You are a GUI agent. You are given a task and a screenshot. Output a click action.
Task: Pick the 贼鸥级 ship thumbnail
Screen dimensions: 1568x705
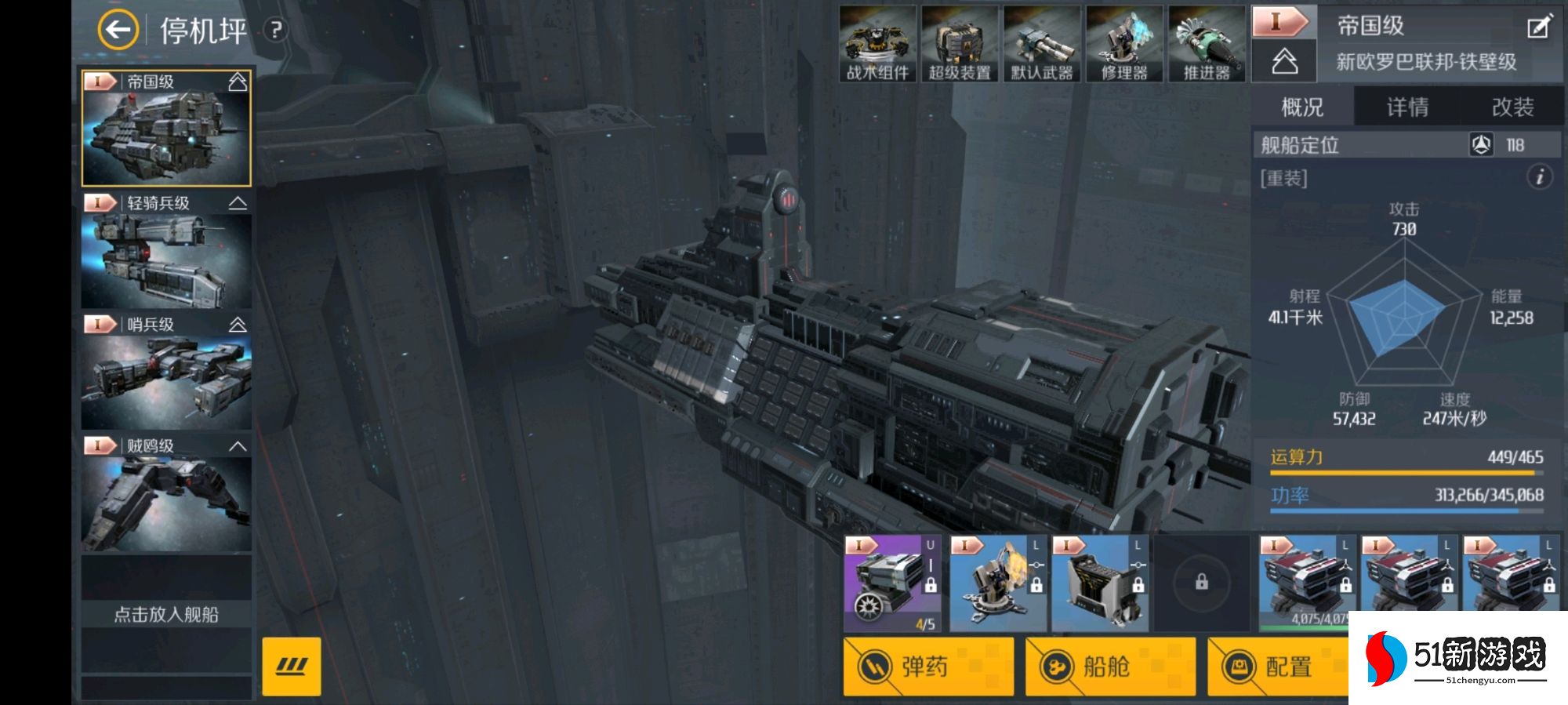coord(166,494)
